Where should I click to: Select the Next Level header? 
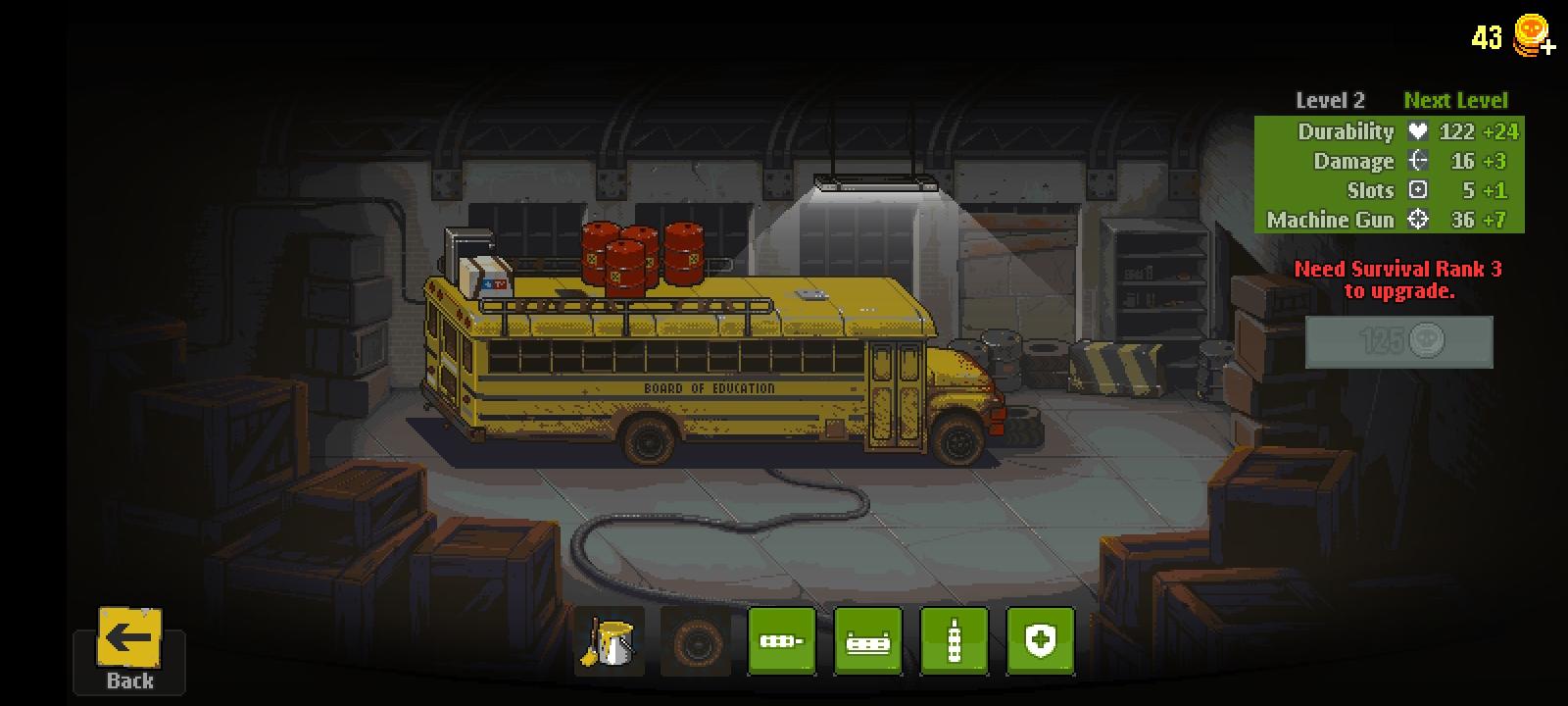(x=1456, y=99)
